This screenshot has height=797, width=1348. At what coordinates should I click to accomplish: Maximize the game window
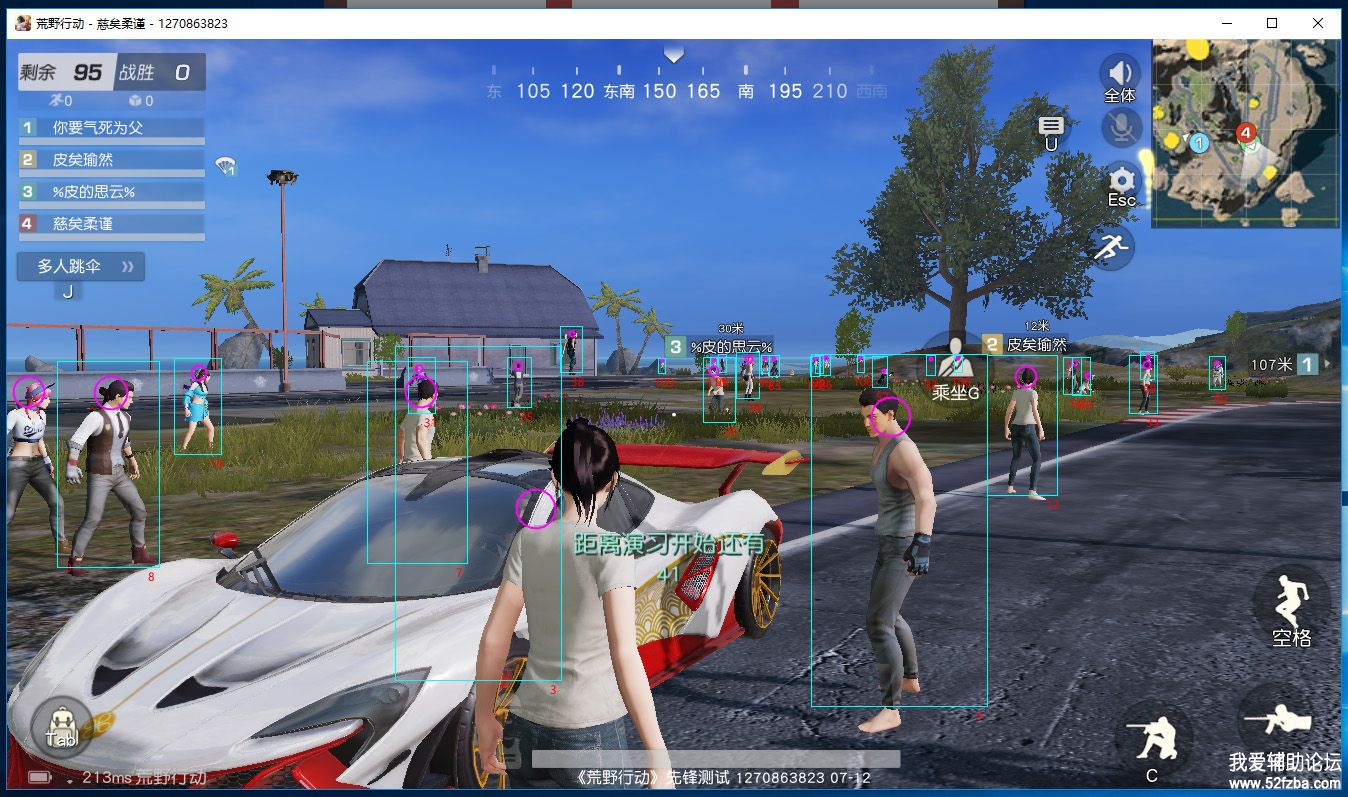click(x=1272, y=23)
